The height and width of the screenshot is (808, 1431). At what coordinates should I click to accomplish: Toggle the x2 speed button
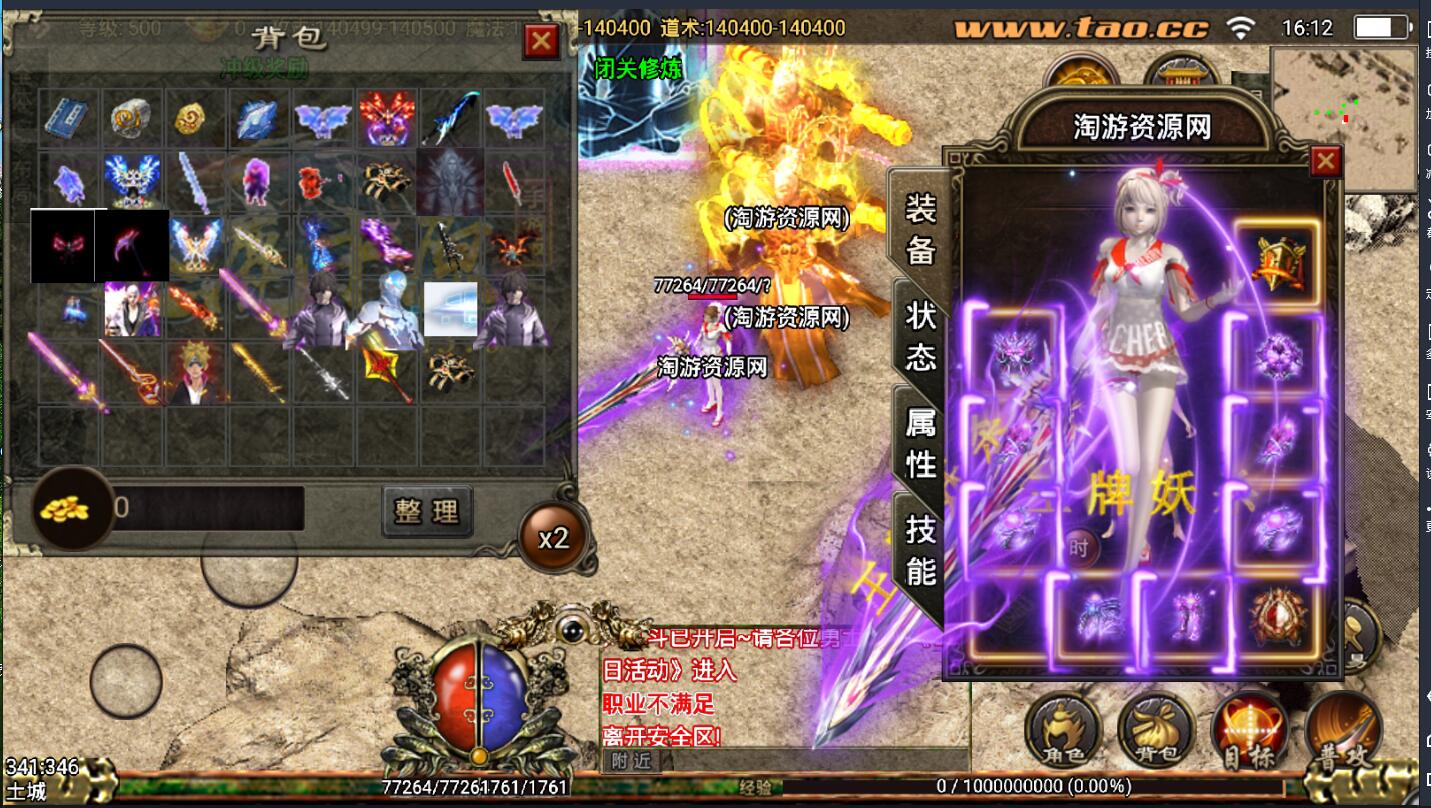pos(553,538)
